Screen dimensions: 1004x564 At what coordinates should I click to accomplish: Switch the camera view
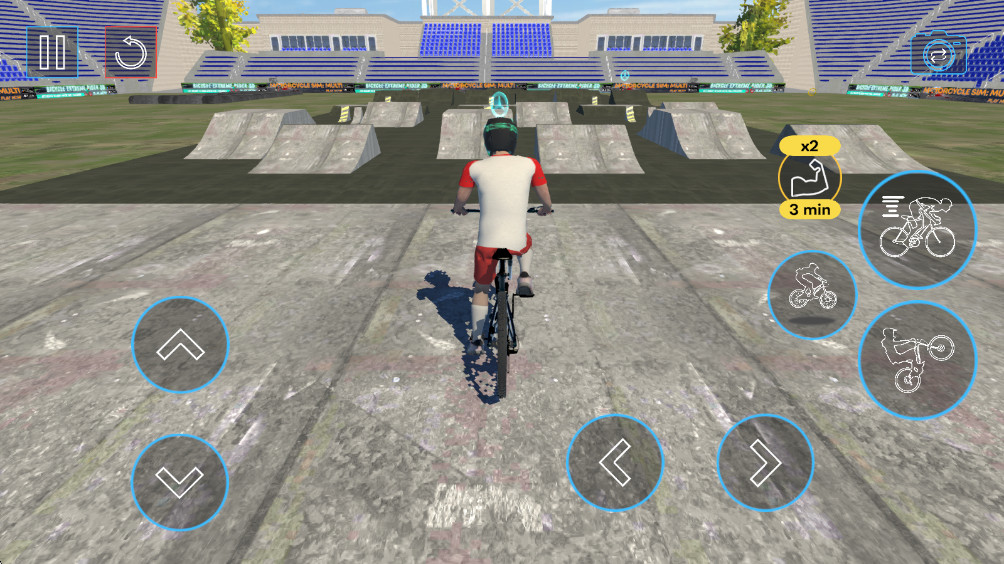[938, 54]
